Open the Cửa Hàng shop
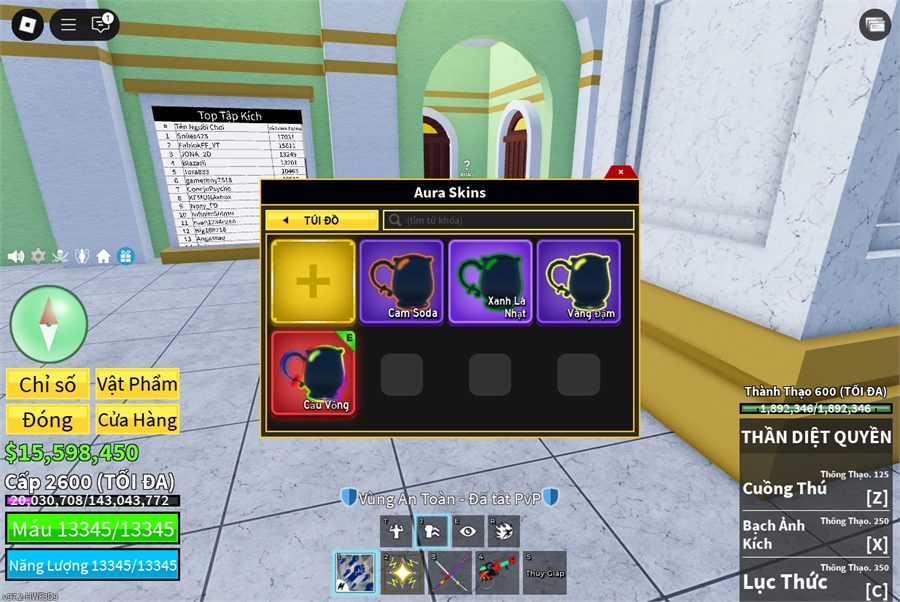 (x=137, y=420)
